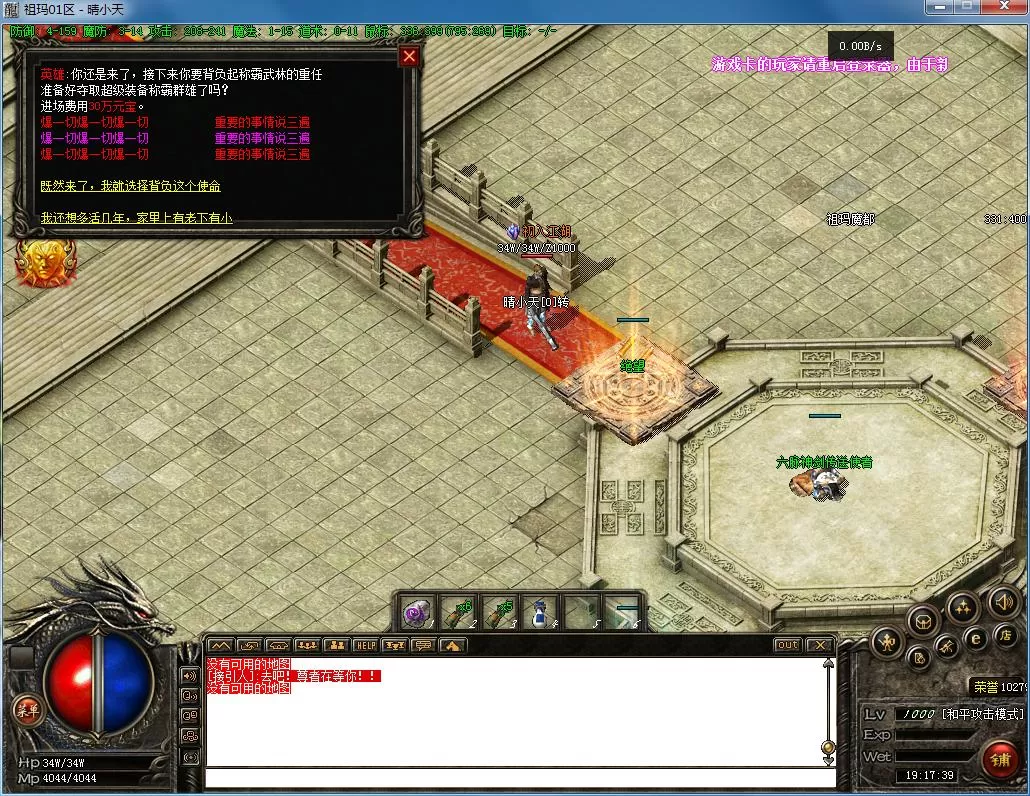This screenshot has width=1030, height=796.
Task: Click the red 铺 stall button
Action: pos(998,759)
